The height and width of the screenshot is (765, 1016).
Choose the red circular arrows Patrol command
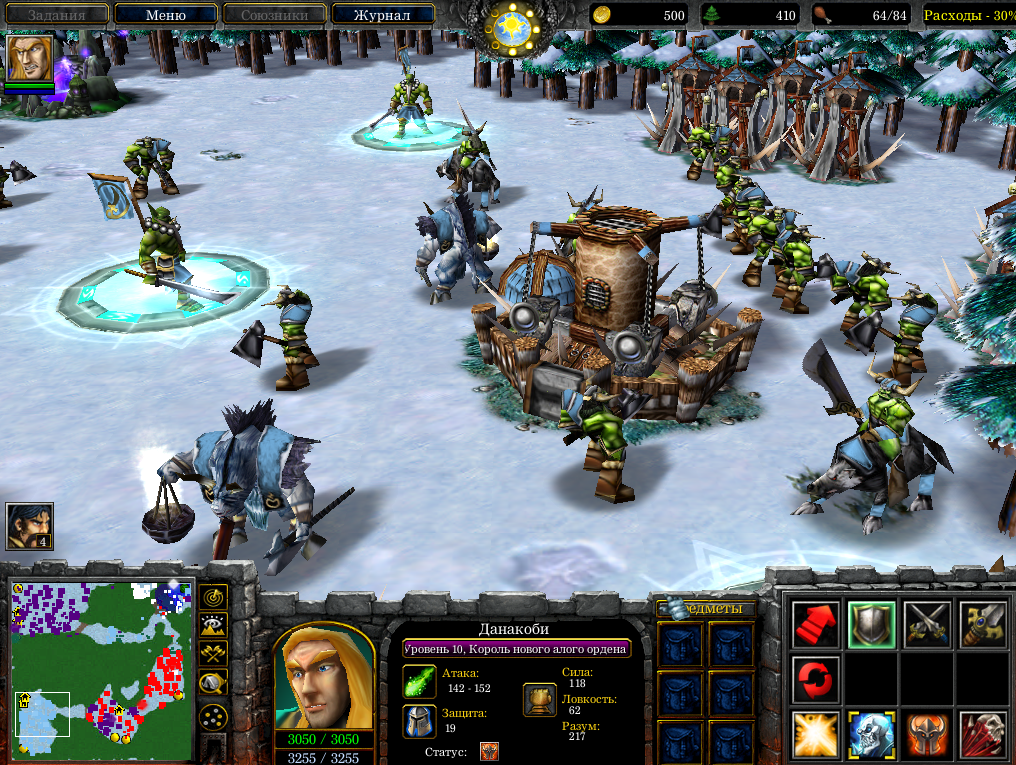click(x=815, y=680)
